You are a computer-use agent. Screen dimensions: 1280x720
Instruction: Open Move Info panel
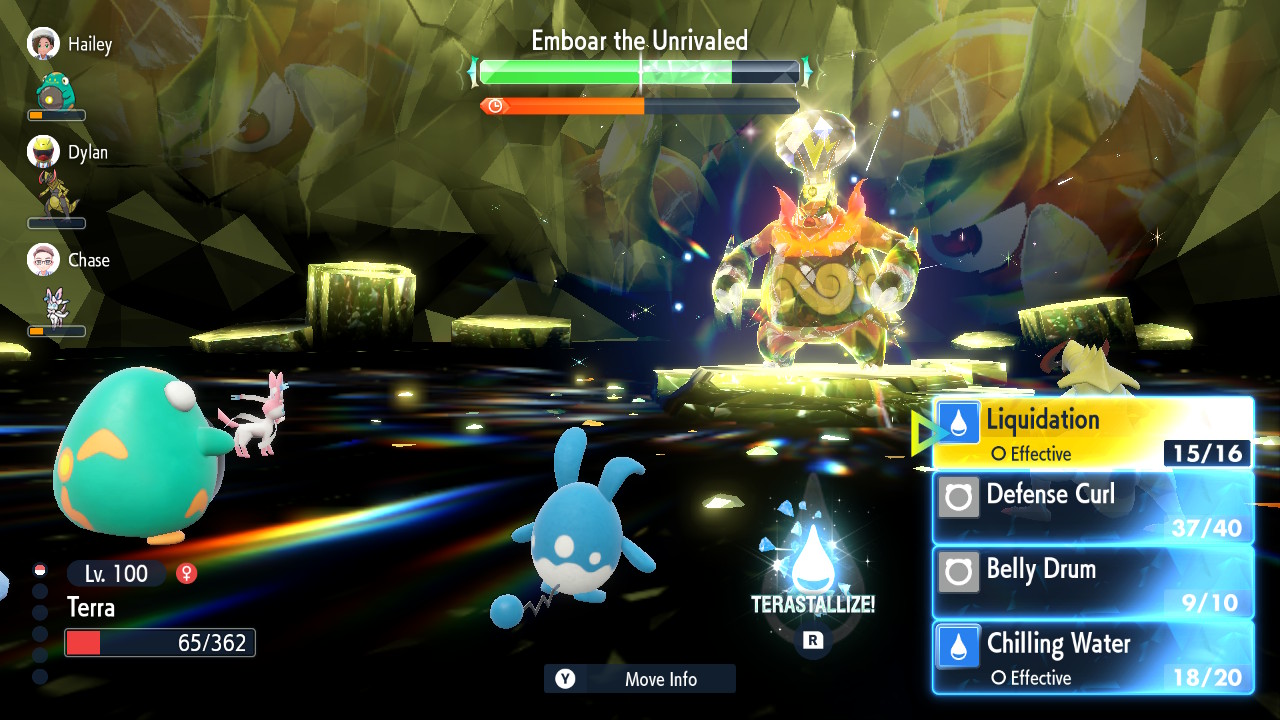[x=640, y=679]
